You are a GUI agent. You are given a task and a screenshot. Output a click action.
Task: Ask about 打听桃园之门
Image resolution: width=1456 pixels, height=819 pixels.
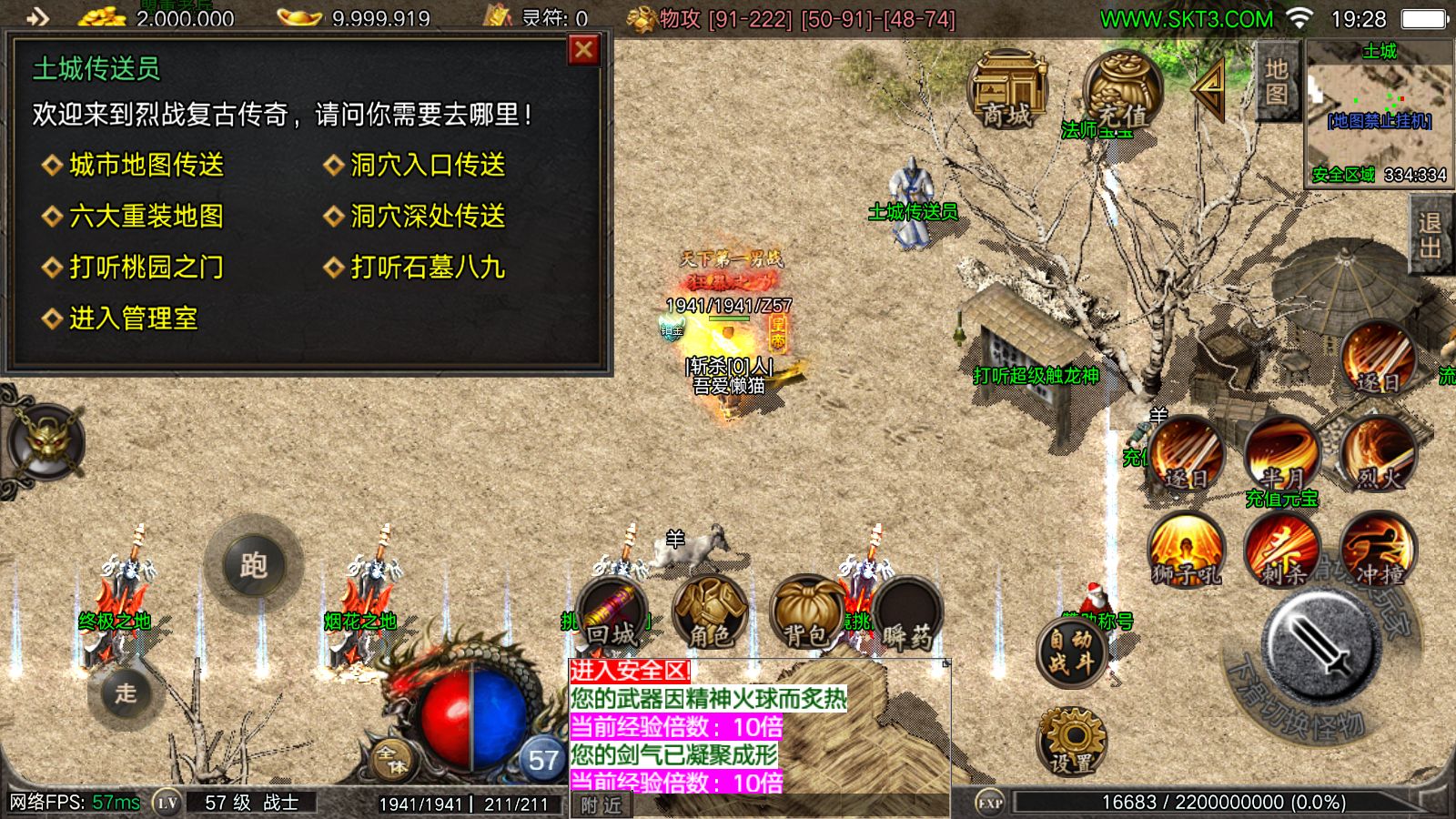pos(146,267)
